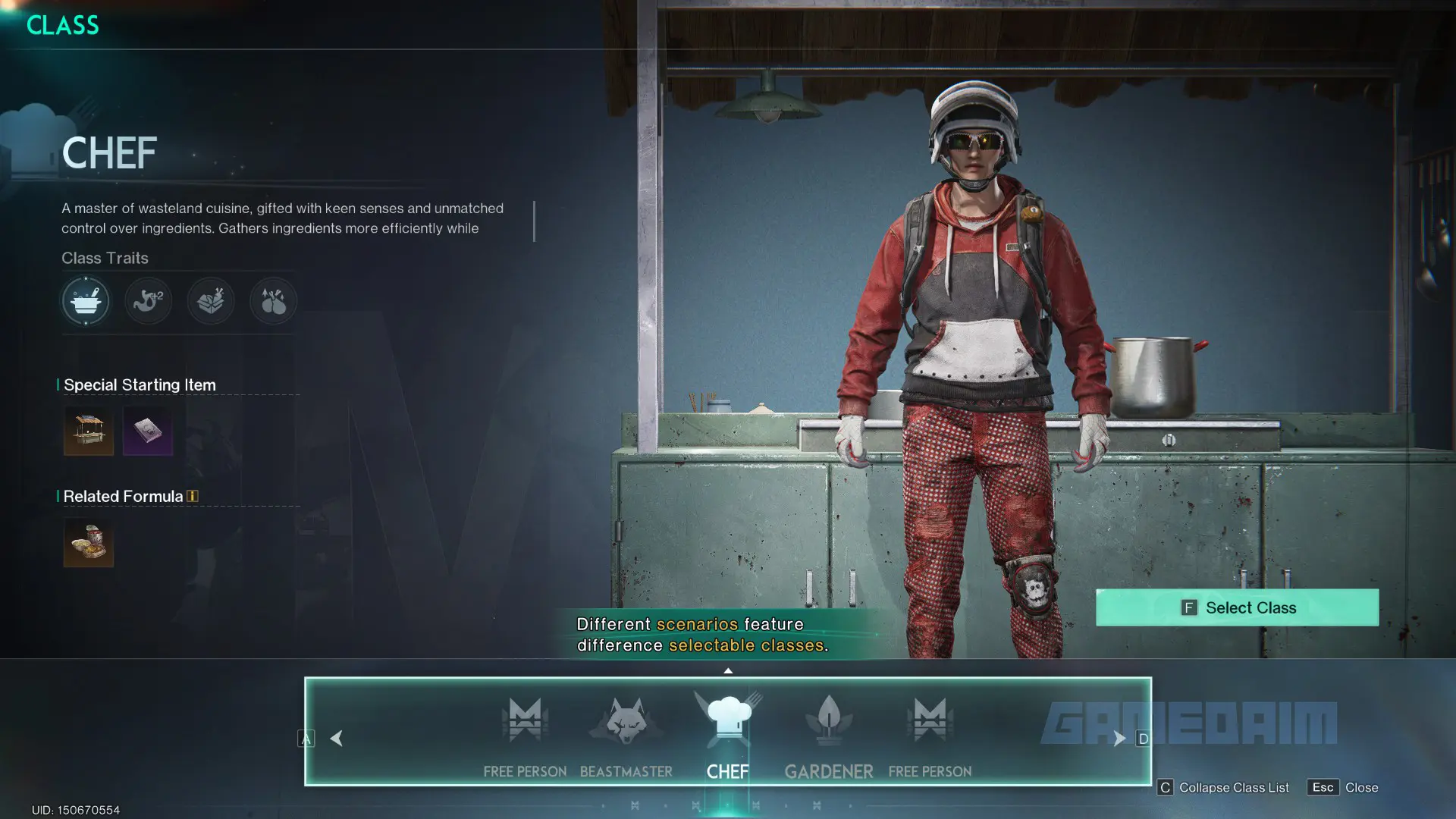The width and height of the screenshot is (1456, 819).
Task: Confirm with the Select Class button
Action: tap(1237, 607)
